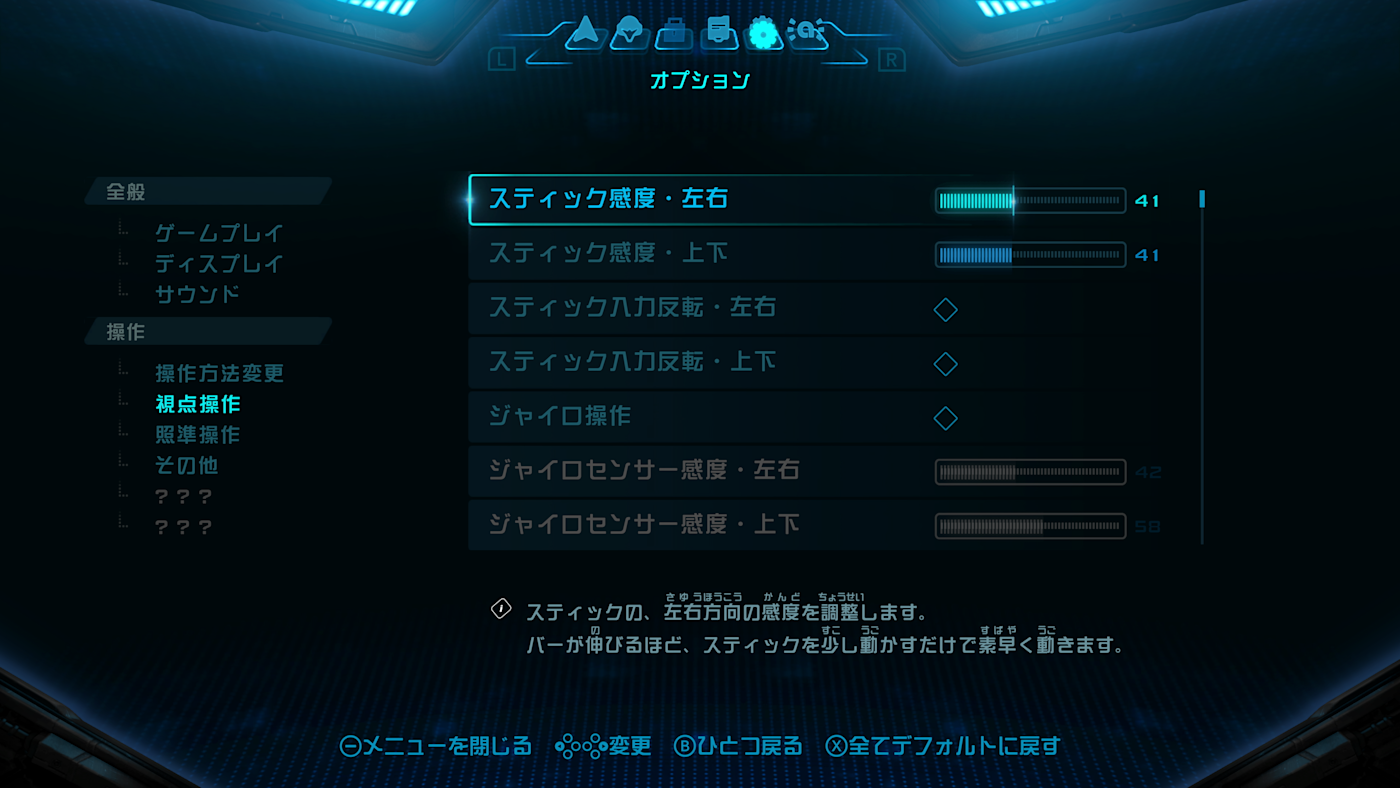This screenshot has height=788, width=1400.
Task: Click 全てデフォルトに戻す to reset defaults
Action: pyautogui.click(x=953, y=746)
